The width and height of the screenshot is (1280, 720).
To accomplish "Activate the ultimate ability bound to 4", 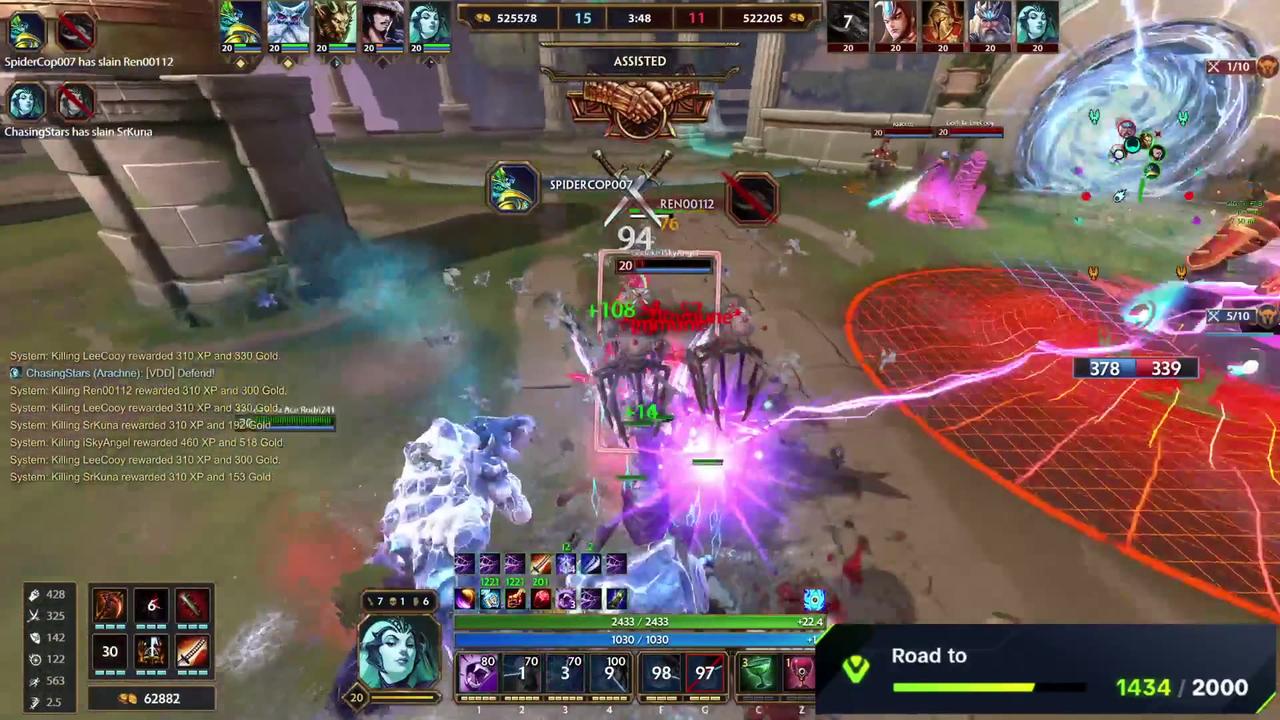I will (609, 672).
